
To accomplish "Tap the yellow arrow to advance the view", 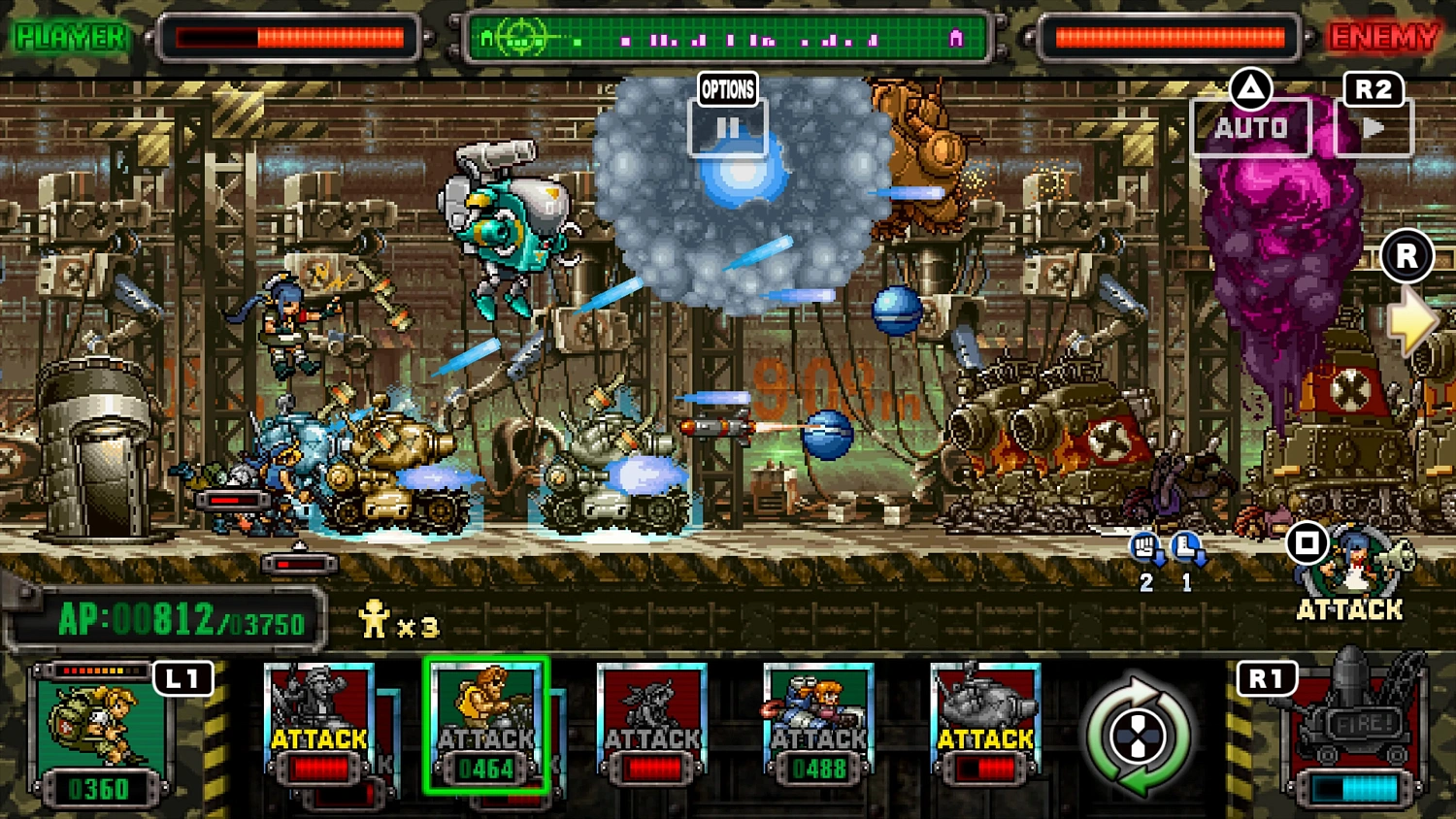I will (x=1413, y=324).
